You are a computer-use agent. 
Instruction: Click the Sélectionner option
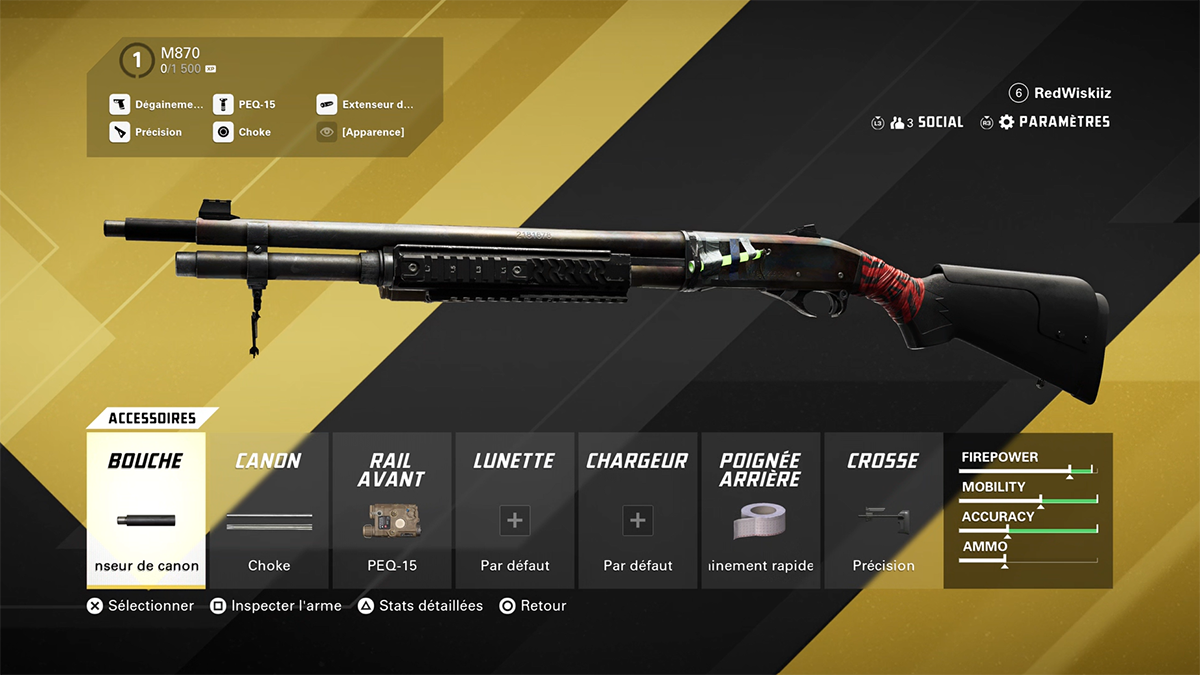click(140, 606)
